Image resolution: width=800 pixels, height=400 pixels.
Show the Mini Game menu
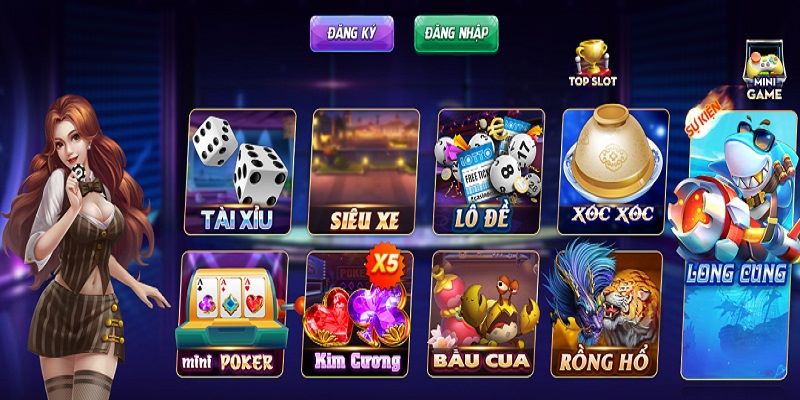(x=764, y=72)
